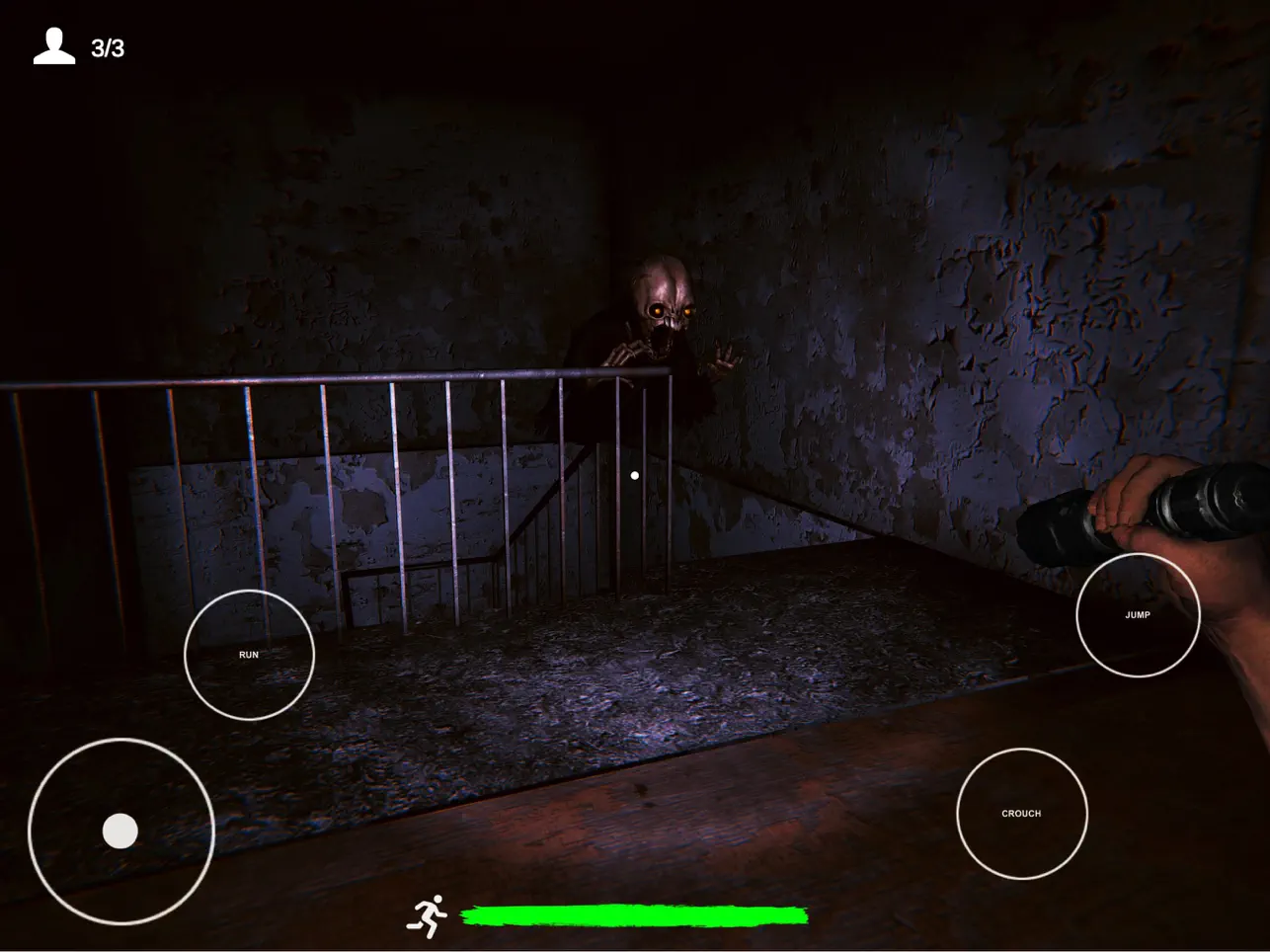Click the movement joystick outer ring
Image resolution: width=1270 pixels, height=952 pixels.
[x=120, y=831]
